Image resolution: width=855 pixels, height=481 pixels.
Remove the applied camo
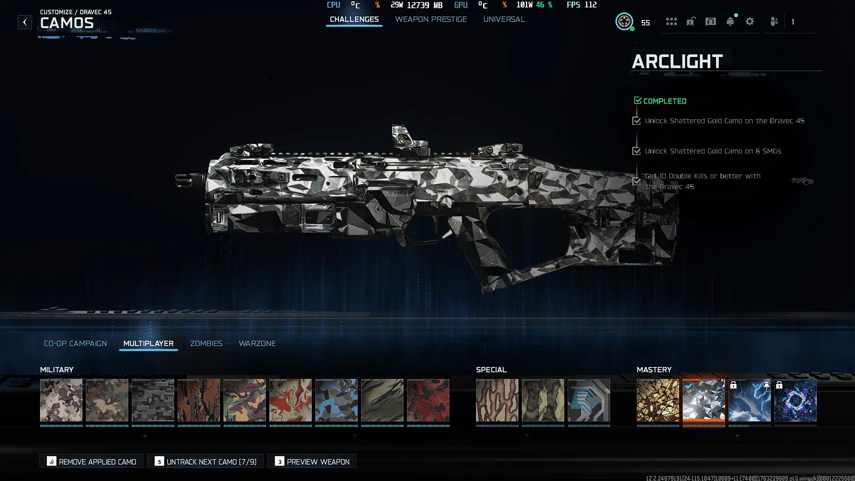[91, 461]
